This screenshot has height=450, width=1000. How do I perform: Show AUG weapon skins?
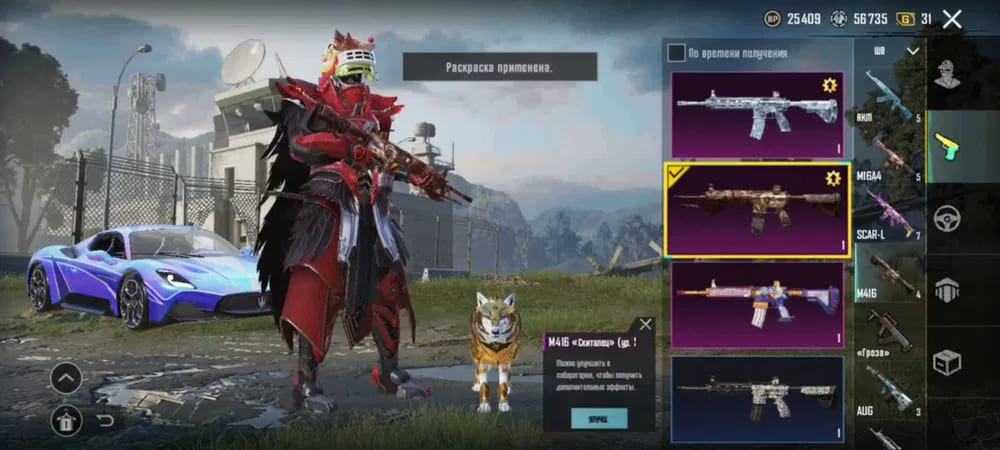(889, 390)
